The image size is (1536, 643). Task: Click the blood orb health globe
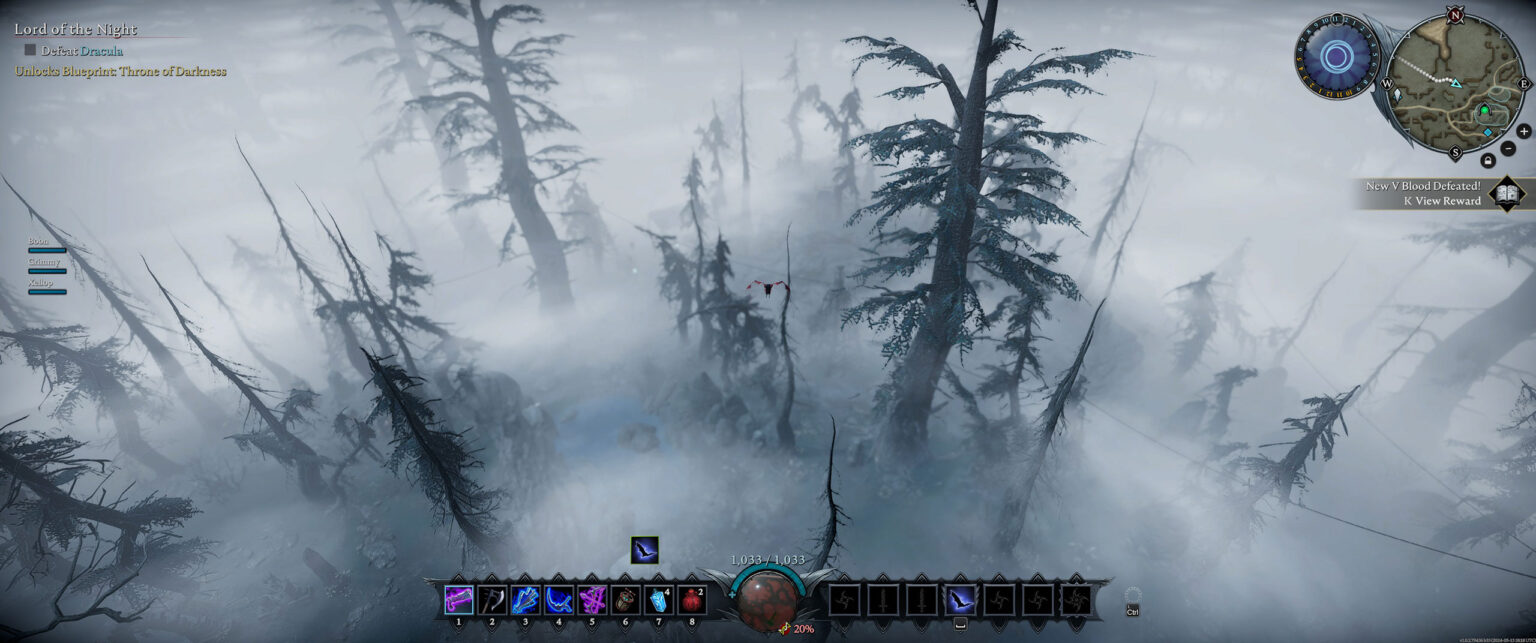pos(767,599)
